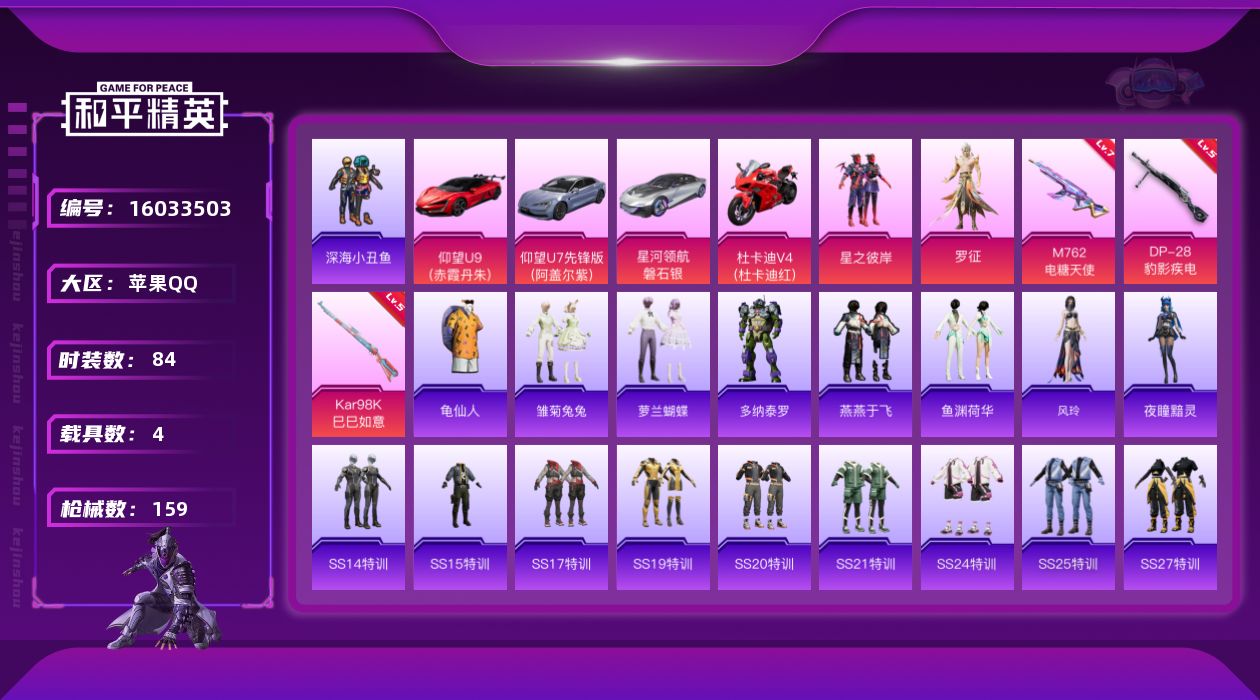Choose the 星之彼岸 outfit card
The width and height of the screenshot is (1260, 700).
point(865,211)
